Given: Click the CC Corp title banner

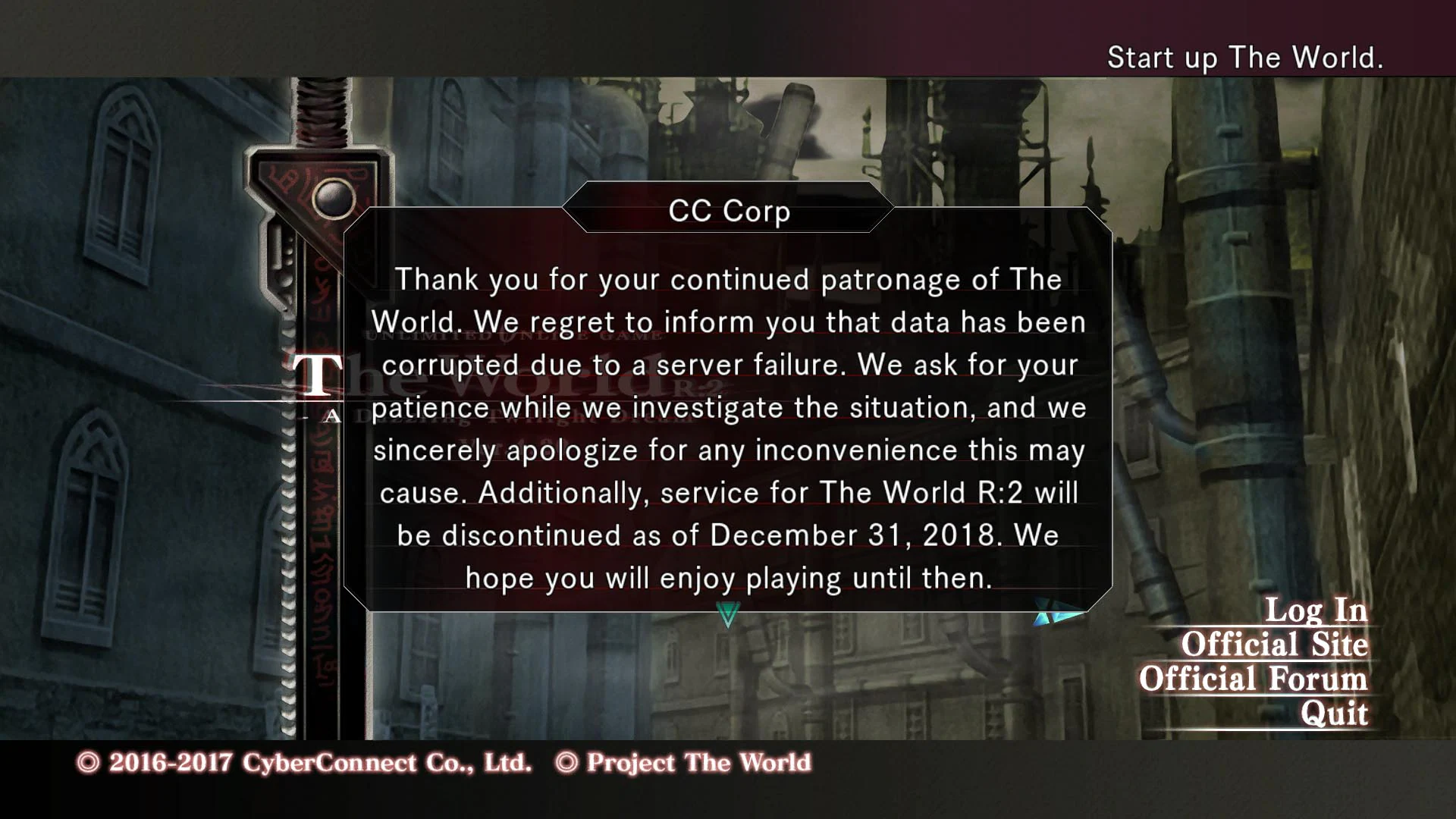Looking at the screenshot, I should [727, 212].
